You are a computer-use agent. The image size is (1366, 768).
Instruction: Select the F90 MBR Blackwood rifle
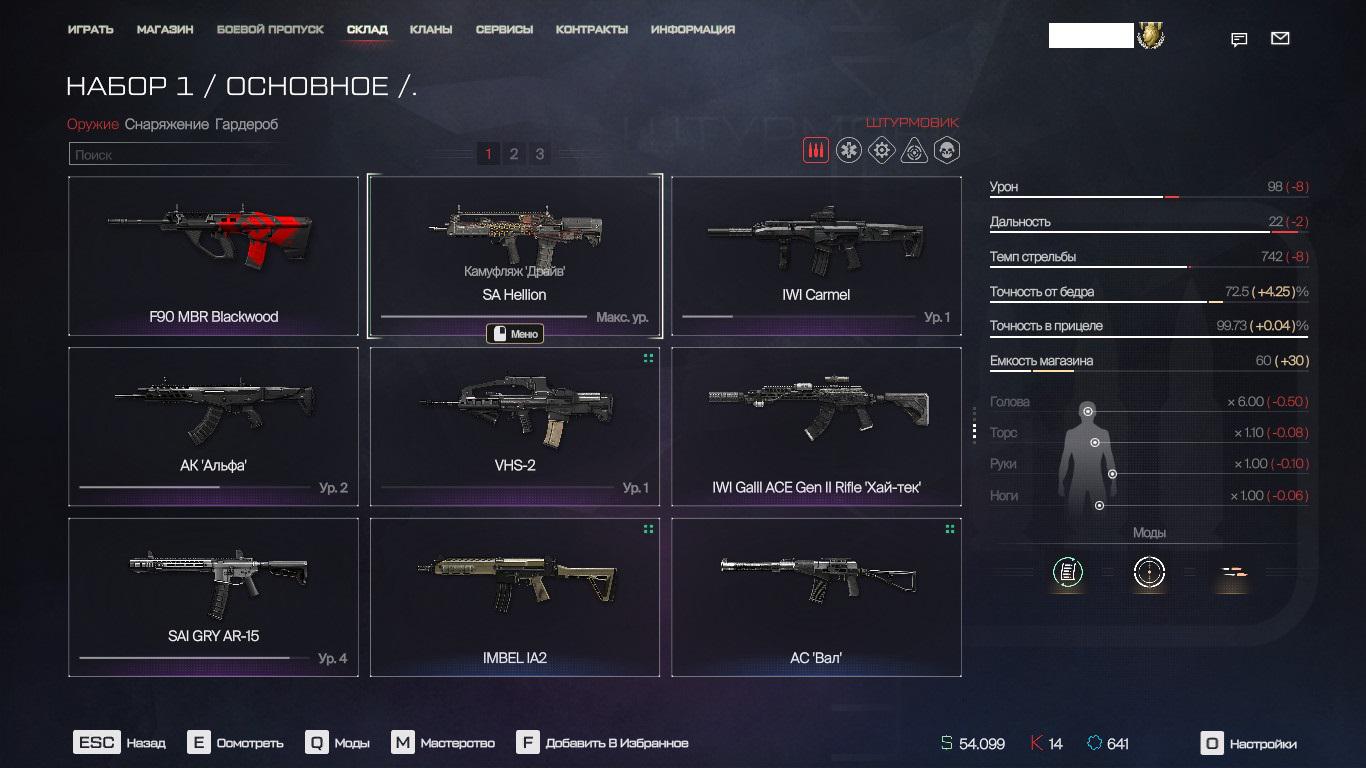pyautogui.click(x=213, y=256)
